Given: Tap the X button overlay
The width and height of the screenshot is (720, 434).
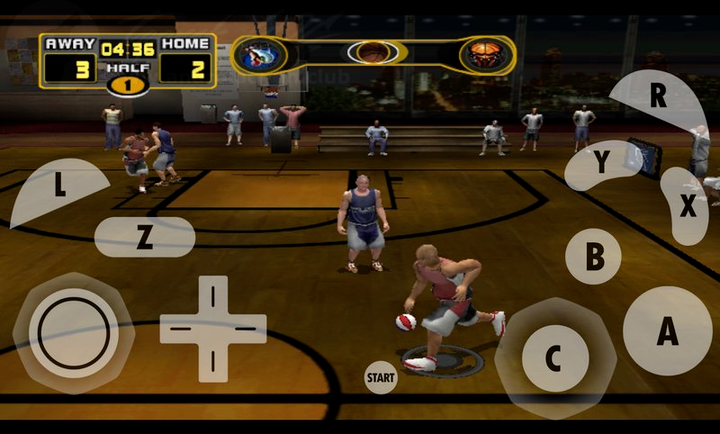Looking at the screenshot, I should pyautogui.click(x=687, y=206).
